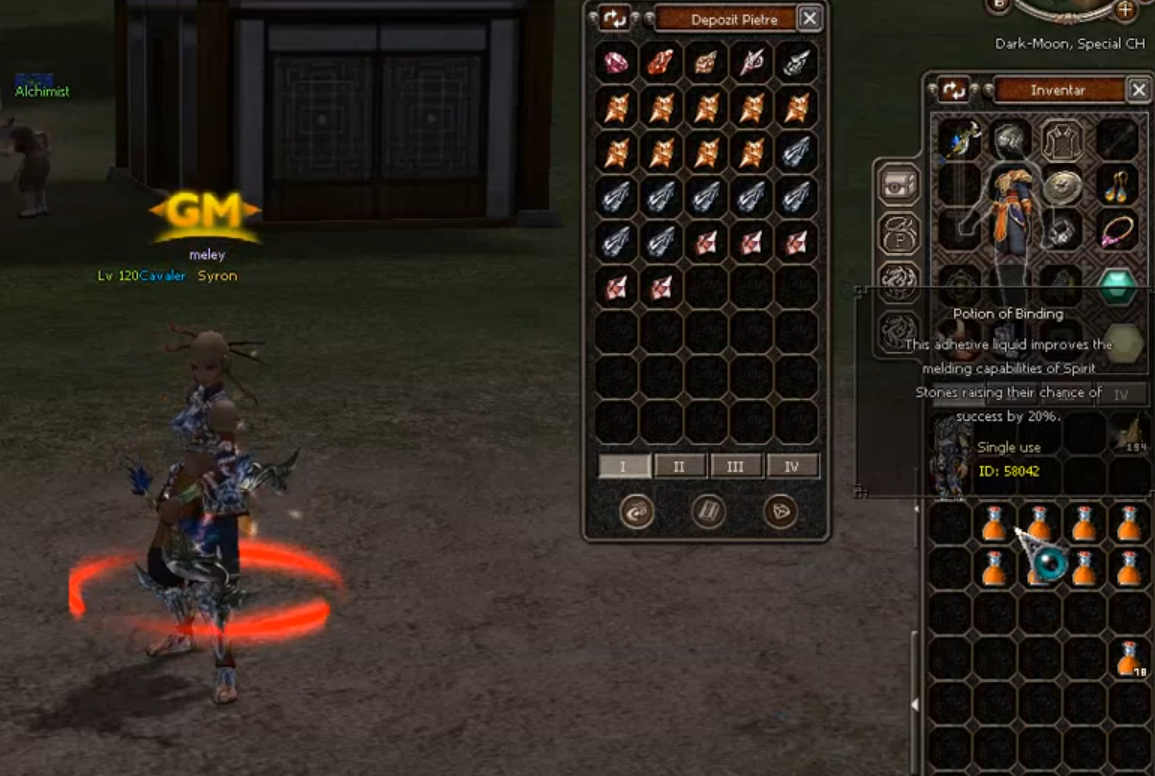This screenshot has height=776, width=1155.
Task: Select the equipped pink necklace slot
Action: pyautogui.click(x=1116, y=232)
